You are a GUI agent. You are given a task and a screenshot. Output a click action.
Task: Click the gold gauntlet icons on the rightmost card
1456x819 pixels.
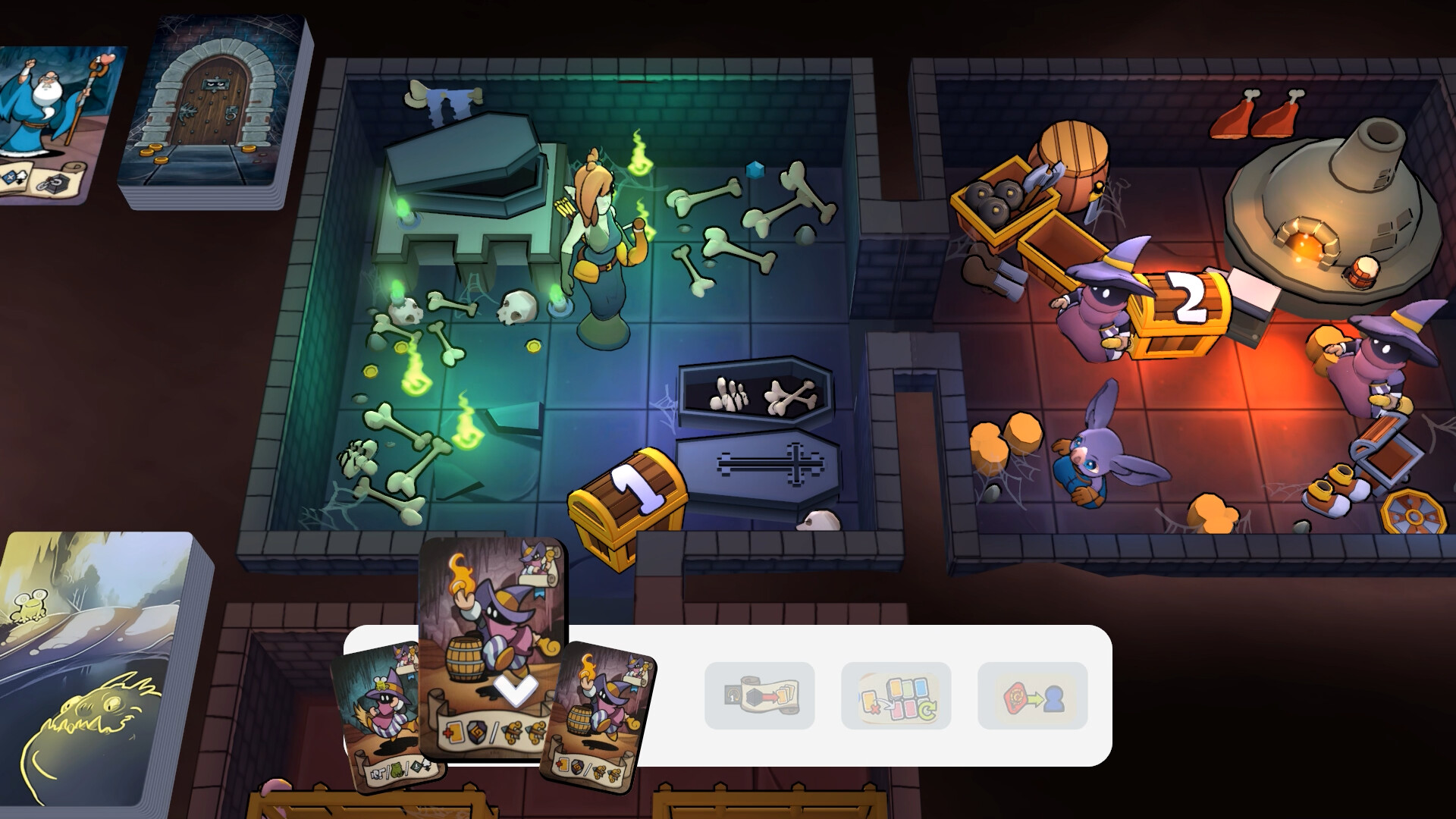click(x=606, y=773)
